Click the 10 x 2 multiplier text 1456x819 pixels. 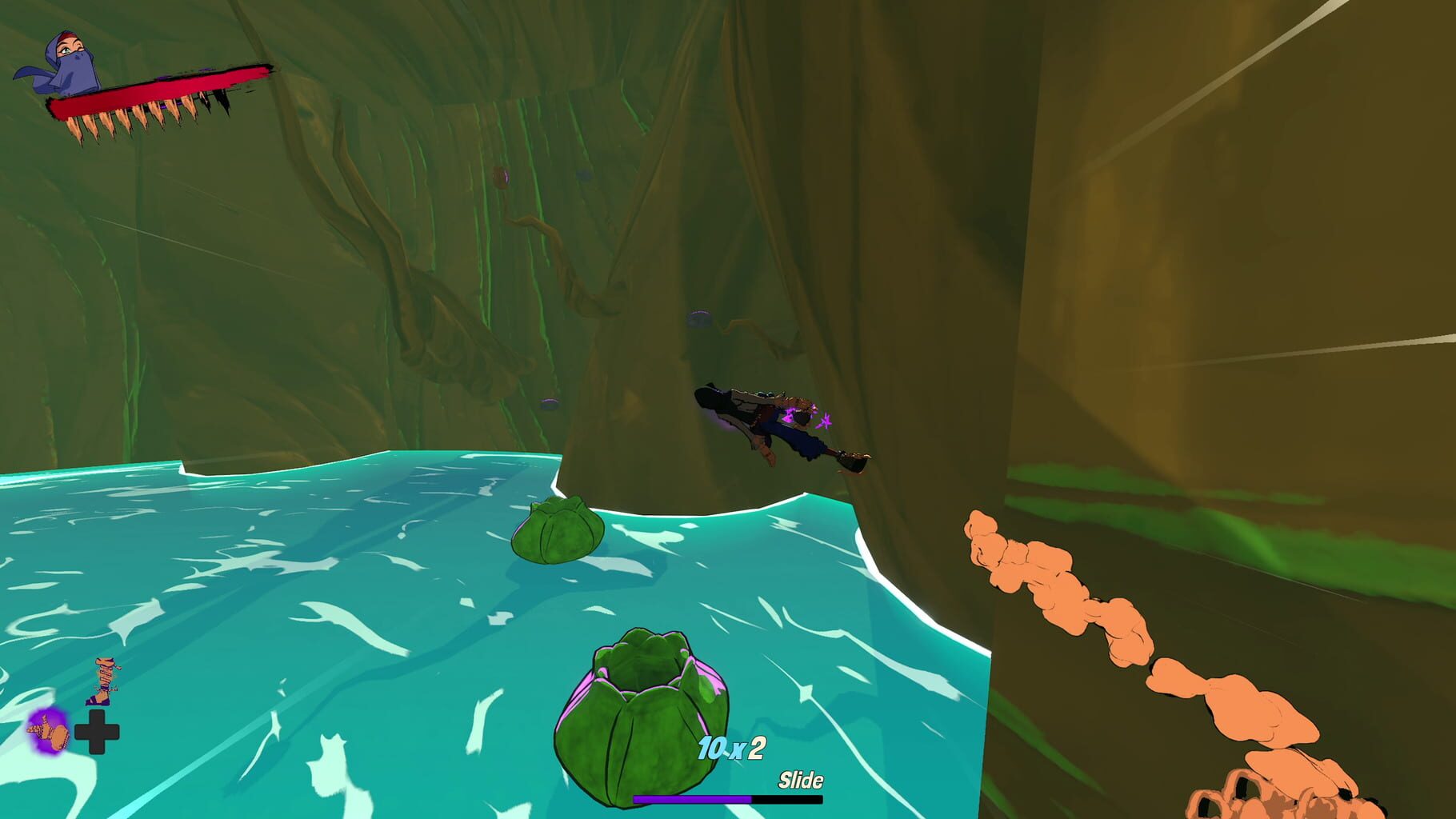[x=731, y=746]
